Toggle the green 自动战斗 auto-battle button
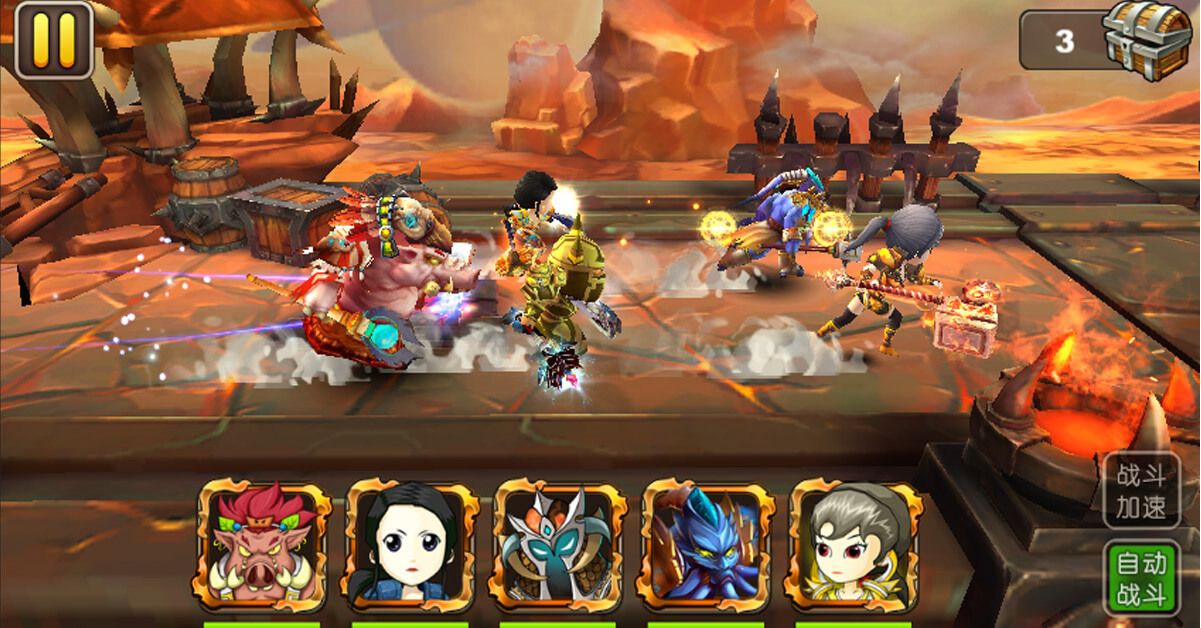This screenshot has width=1201, height=628. [x=1141, y=577]
